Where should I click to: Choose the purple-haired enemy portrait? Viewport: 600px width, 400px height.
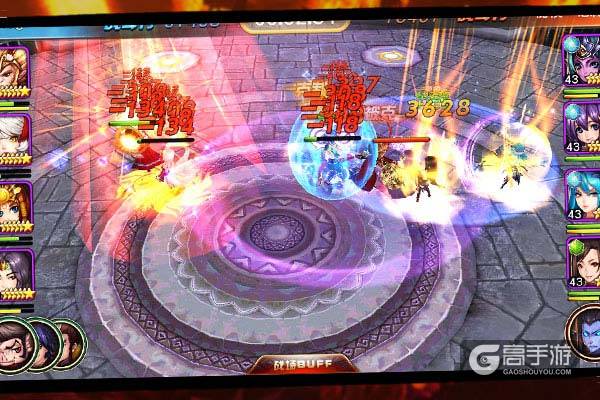pos(581,124)
